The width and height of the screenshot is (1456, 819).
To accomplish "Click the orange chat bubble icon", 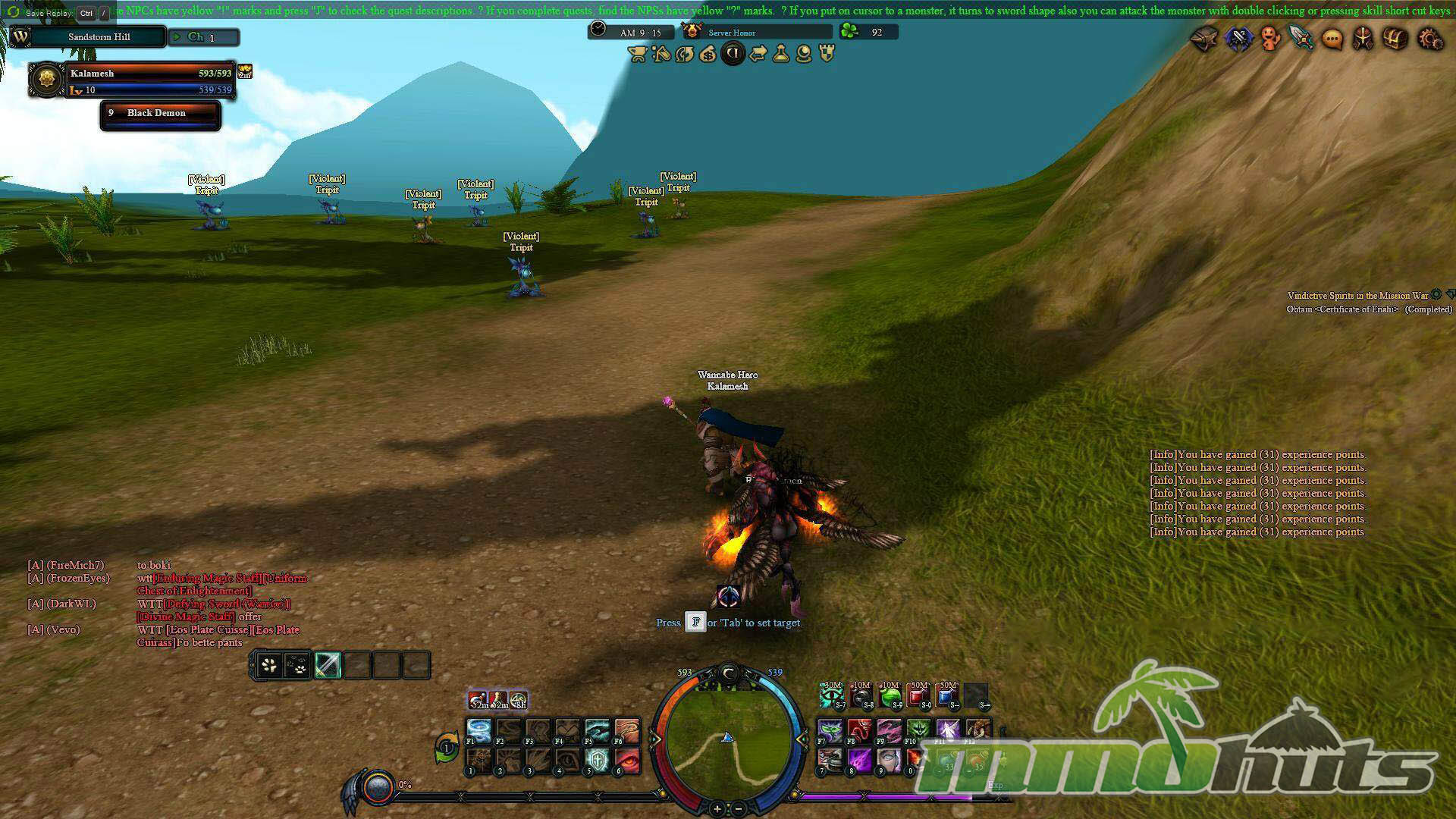I will pyautogui.click(x=1332, y=39).
